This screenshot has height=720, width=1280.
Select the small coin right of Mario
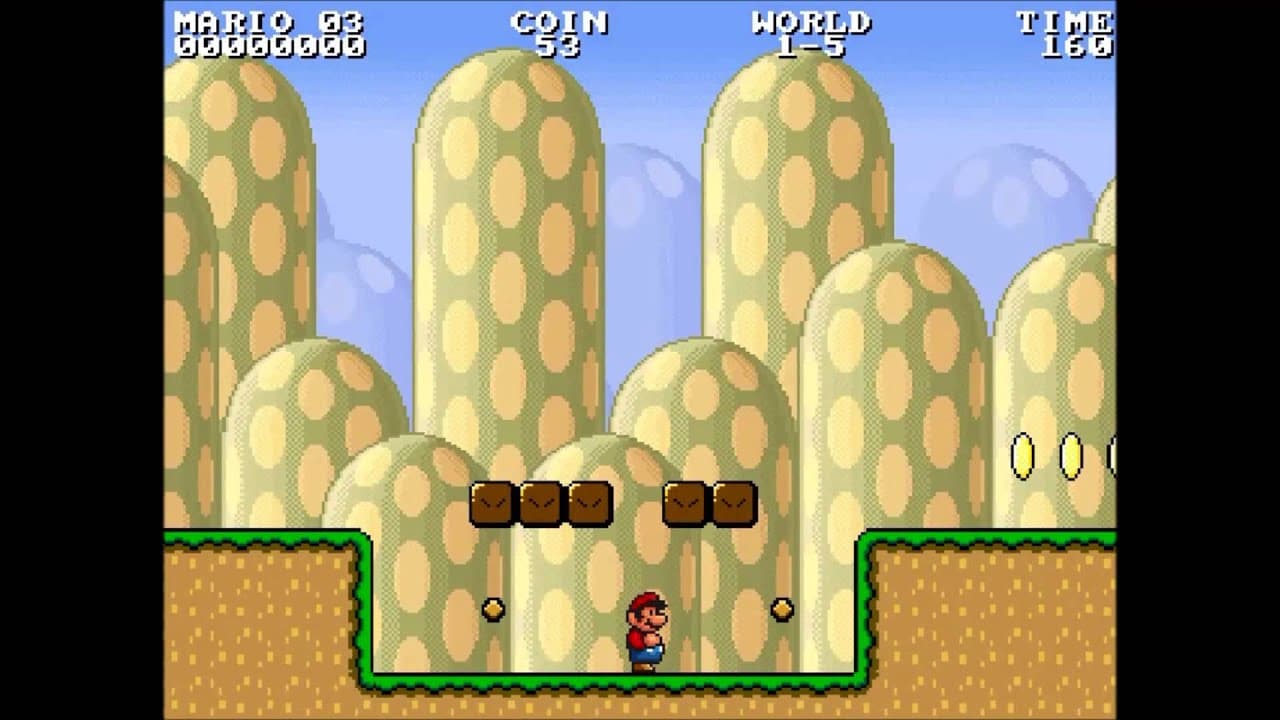(781, 608)
